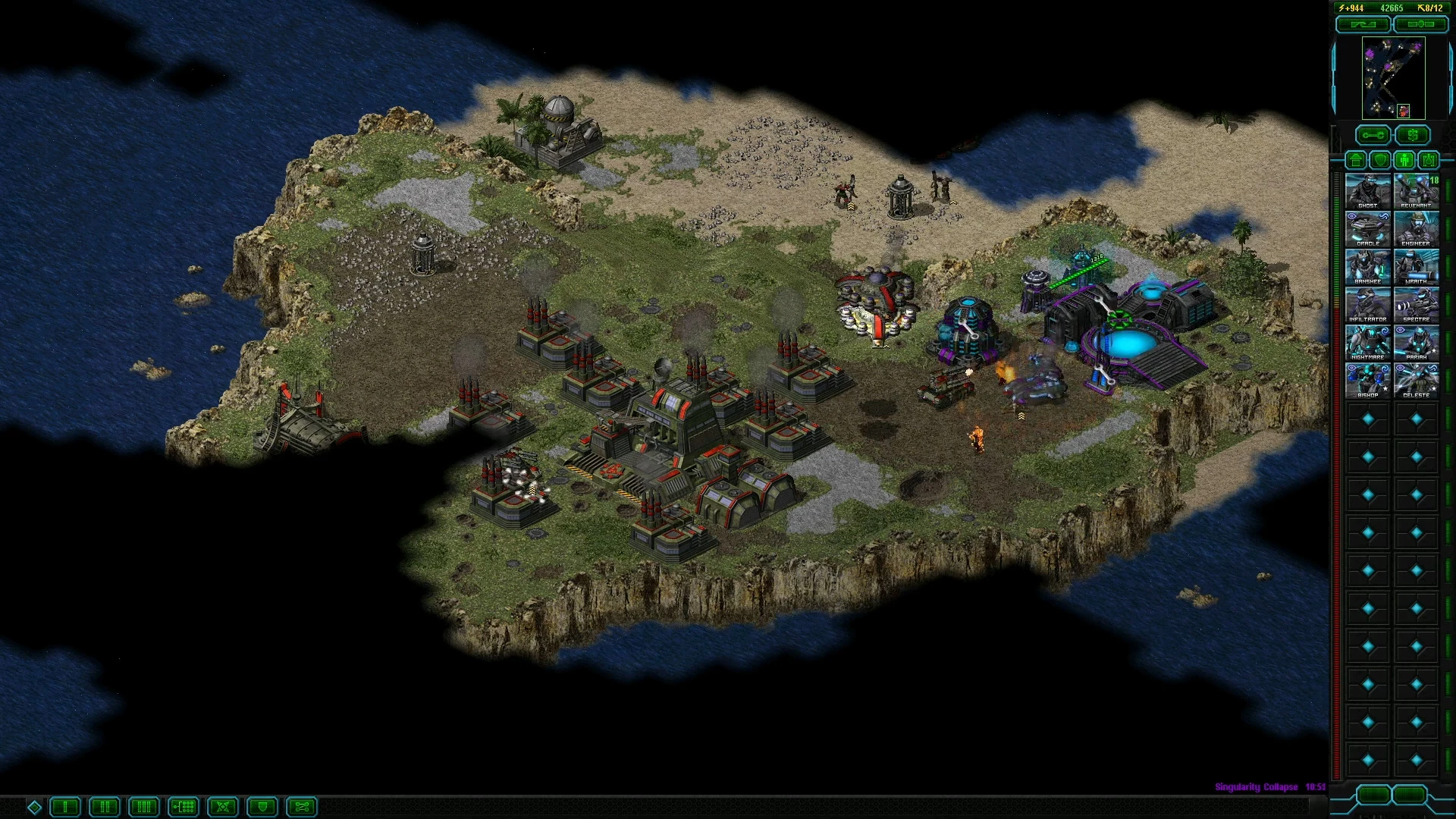Build the Bishop hero unit
Viewport: 1456px width, 819px height.
coord(1368,380)
